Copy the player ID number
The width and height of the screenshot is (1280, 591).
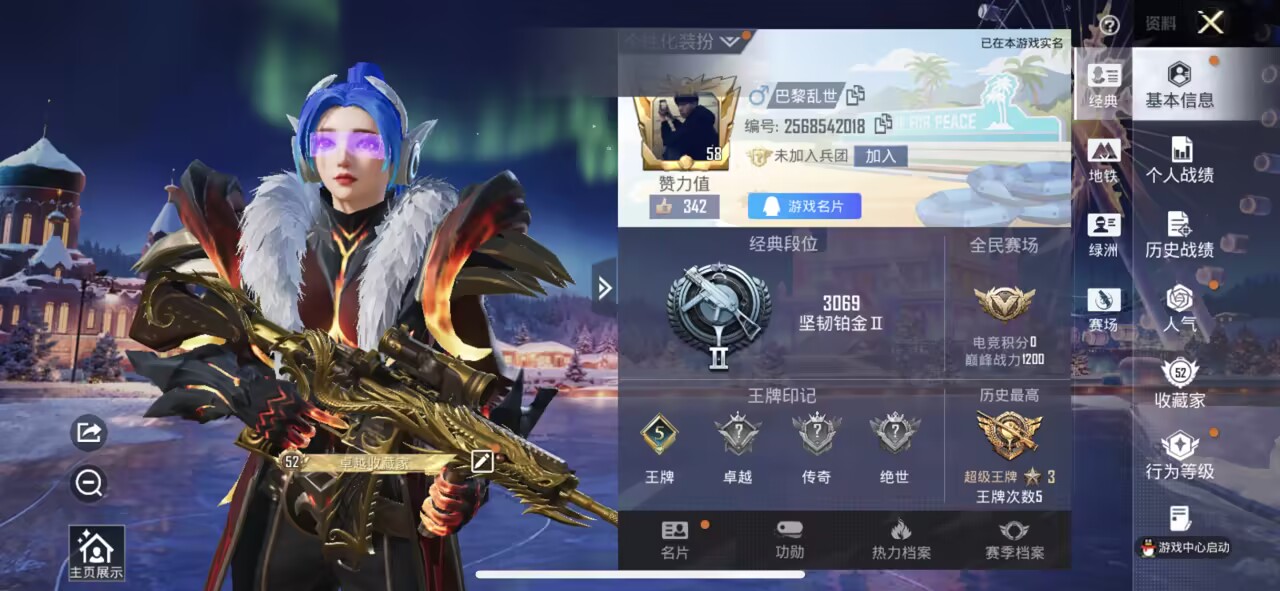coord(883,125)
